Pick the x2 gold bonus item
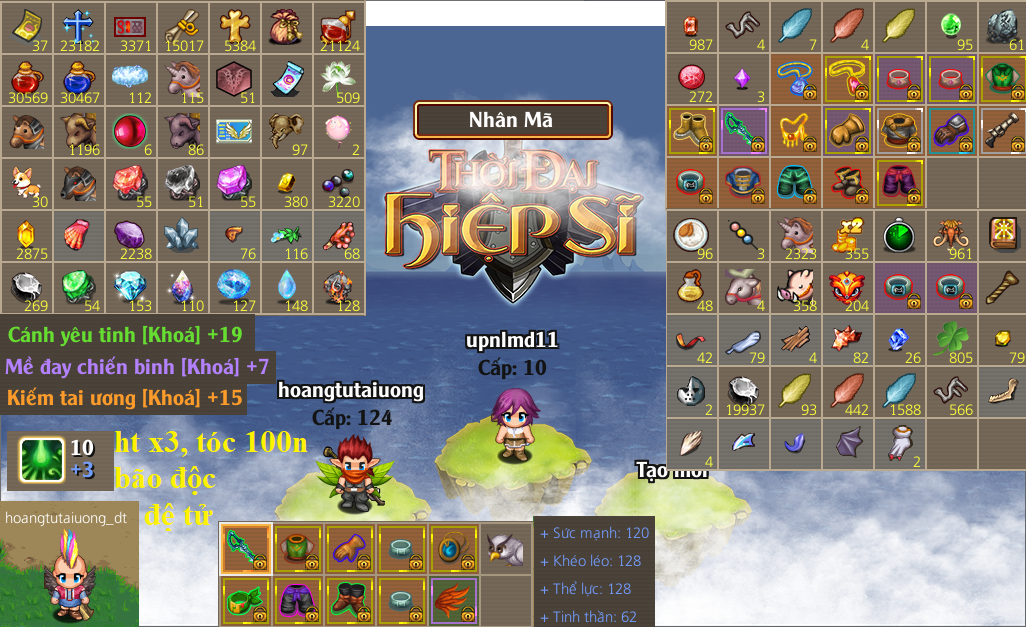 (x=847, y=236)
